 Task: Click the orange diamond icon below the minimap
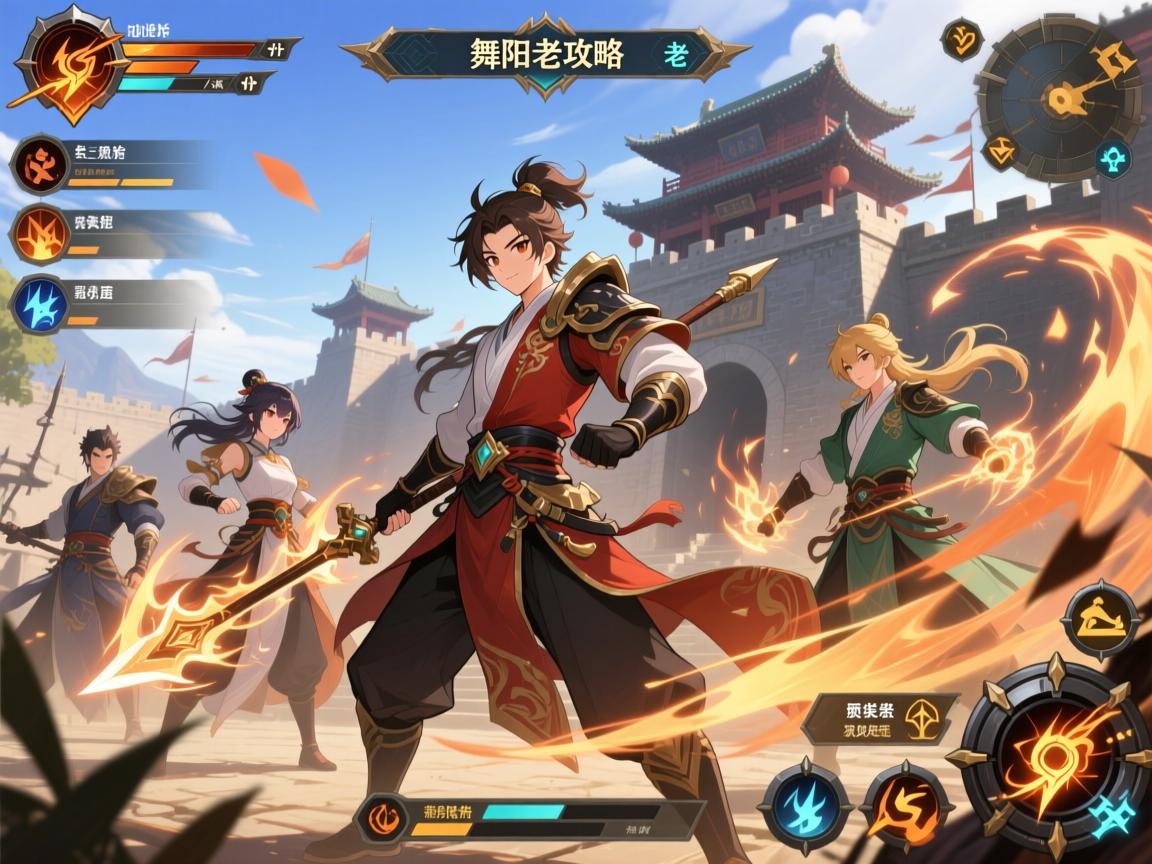coord(999,153)
